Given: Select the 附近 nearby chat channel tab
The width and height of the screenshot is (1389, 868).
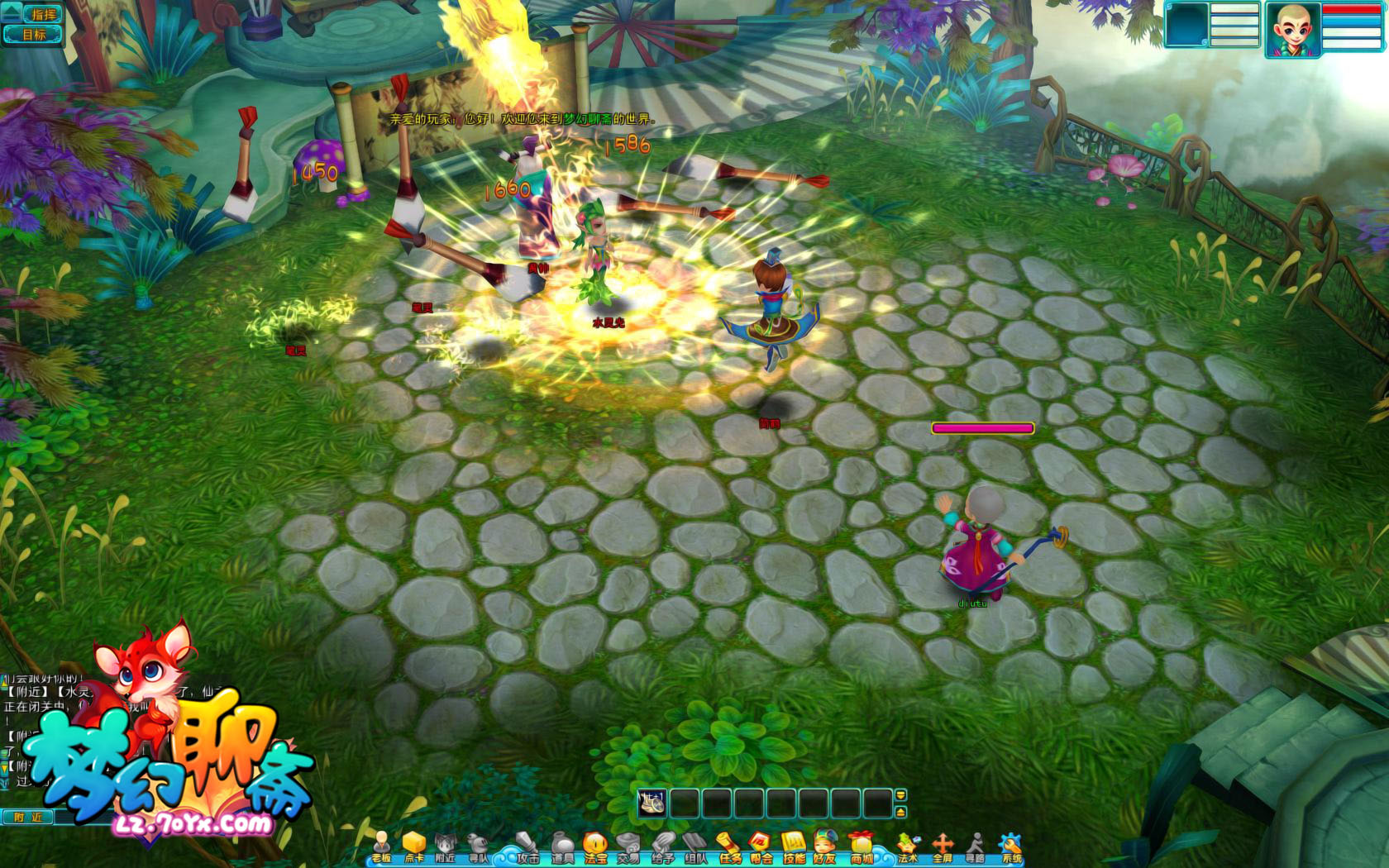Looking at the screenshot, I should coord(27,817).
